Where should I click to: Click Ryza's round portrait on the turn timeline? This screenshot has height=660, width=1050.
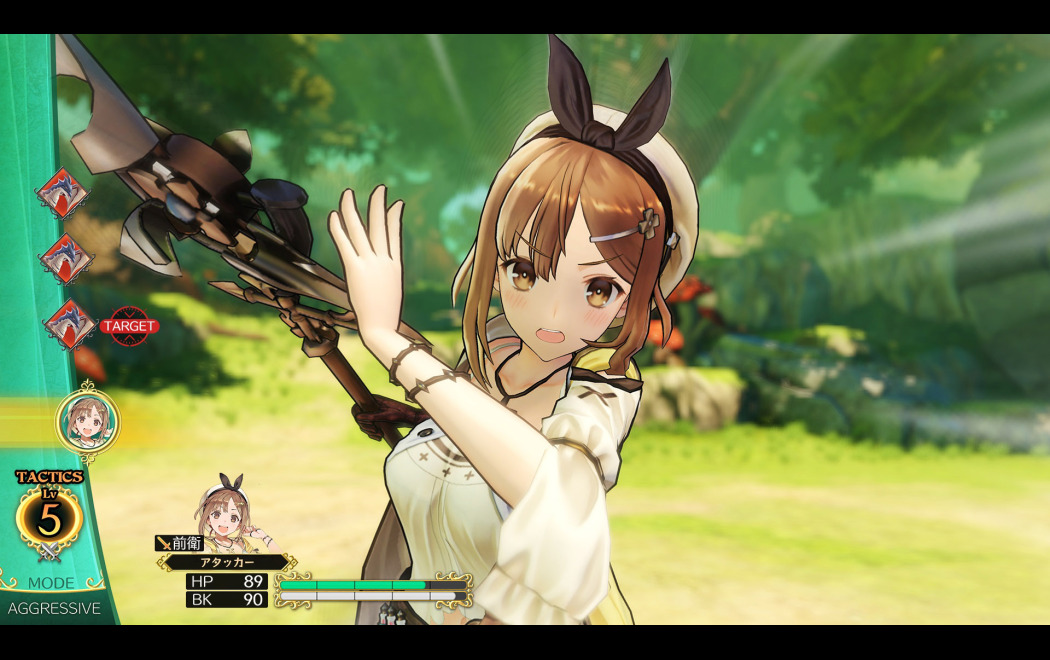88,422
